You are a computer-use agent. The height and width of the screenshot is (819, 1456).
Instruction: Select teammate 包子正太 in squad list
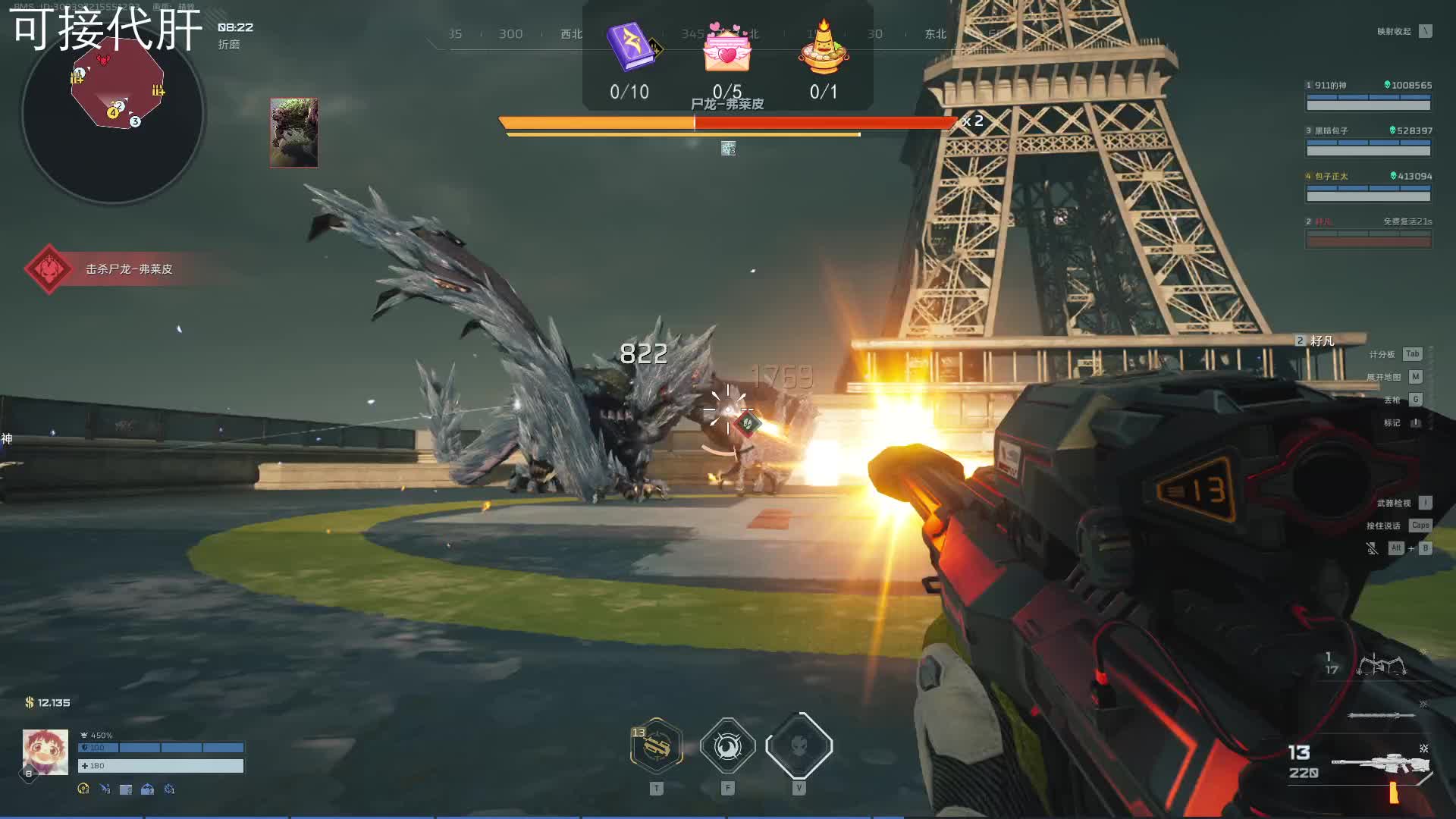pos(1368,187)
